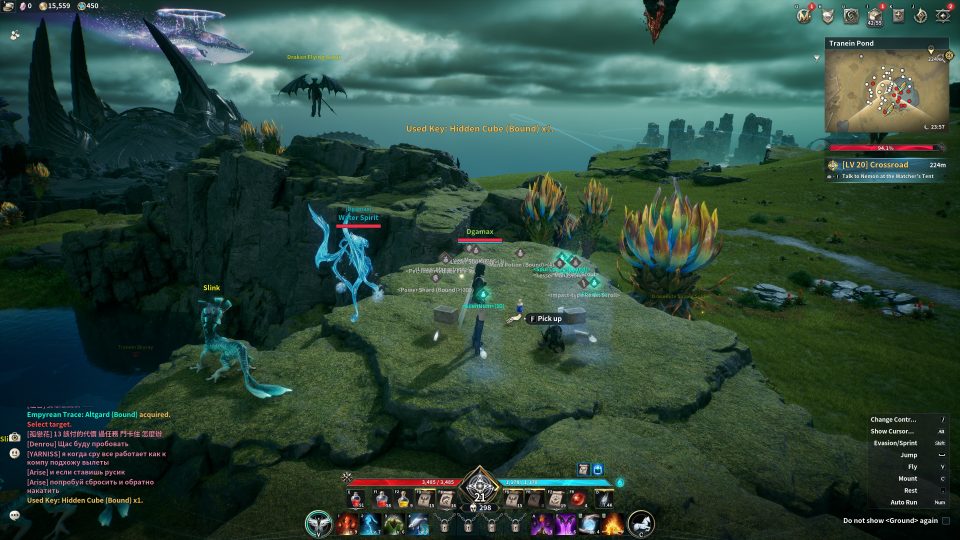Image resolution: width=960 pixels, height=540 pixels.
Task: Open the scroll icon above mana bar
Action: tap(581, 468)
